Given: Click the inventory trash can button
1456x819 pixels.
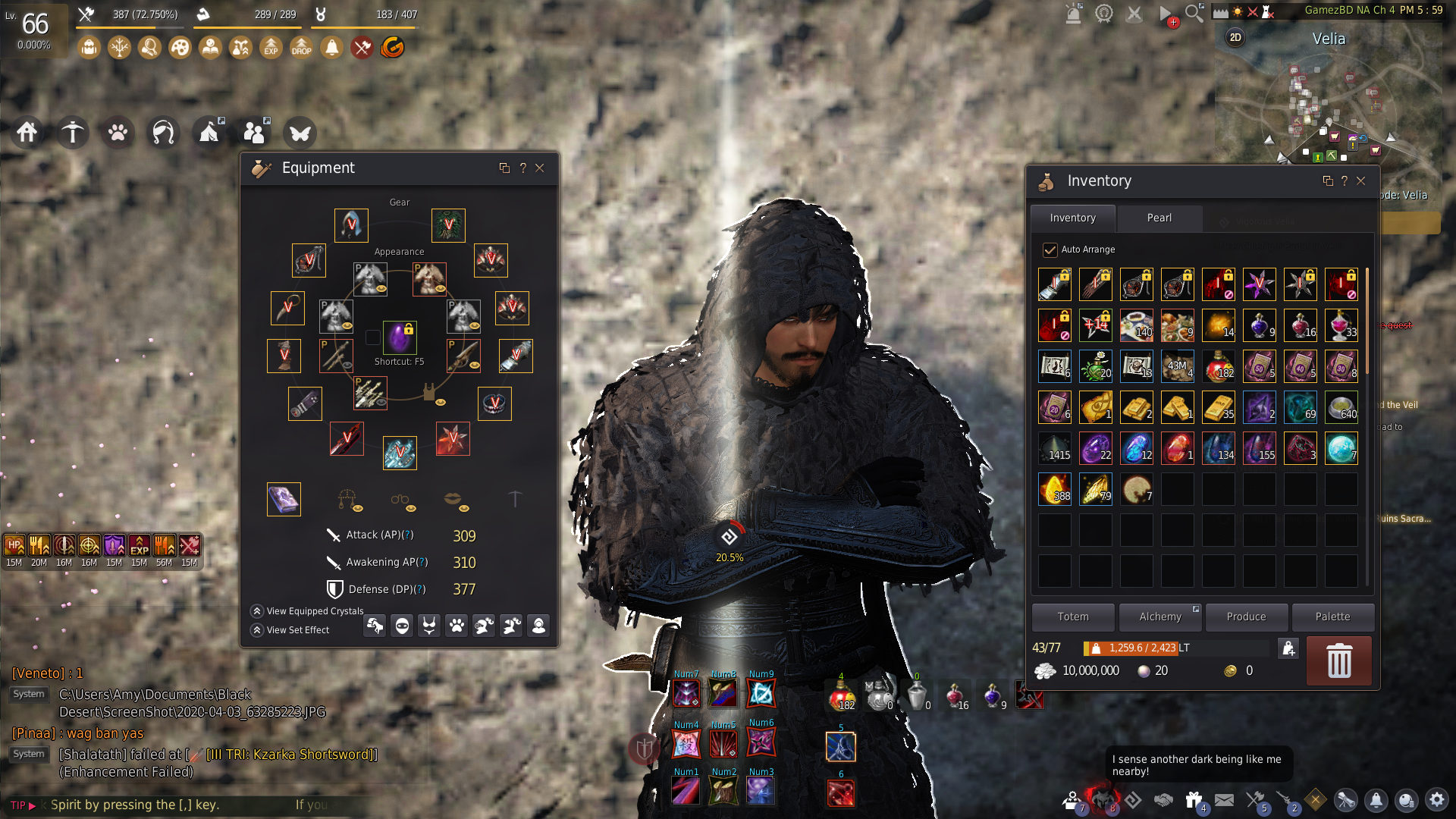Looking at the screenshot, I should coord(1338,661).
